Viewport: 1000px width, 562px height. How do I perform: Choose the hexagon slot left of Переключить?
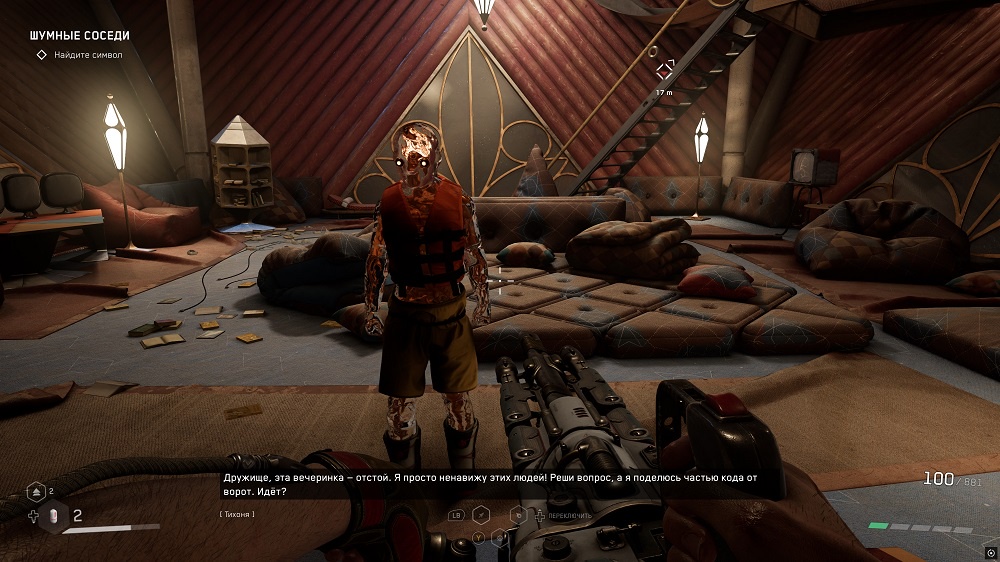(x=518, y=515)
